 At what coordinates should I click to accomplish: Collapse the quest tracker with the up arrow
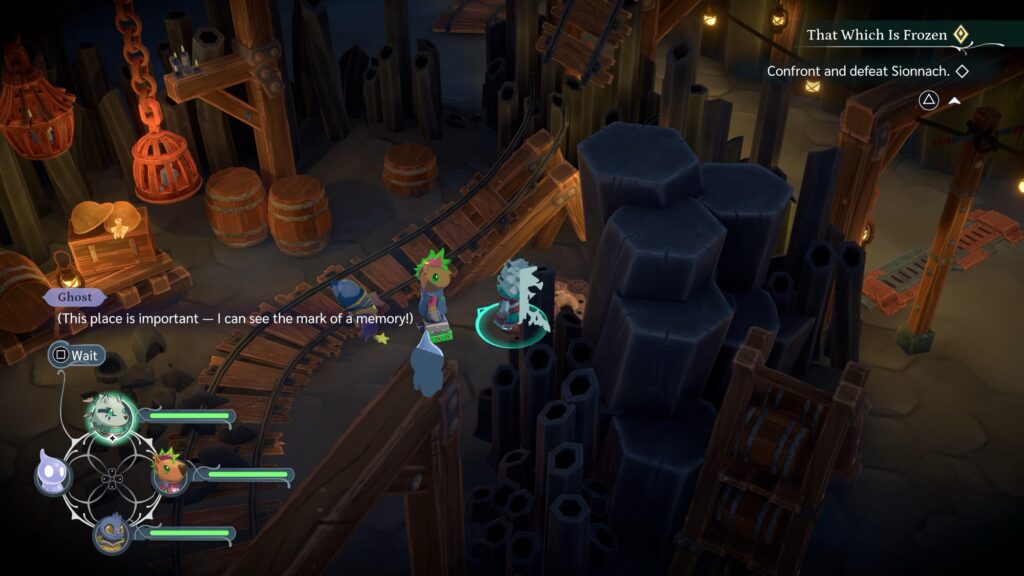point(955,100)
